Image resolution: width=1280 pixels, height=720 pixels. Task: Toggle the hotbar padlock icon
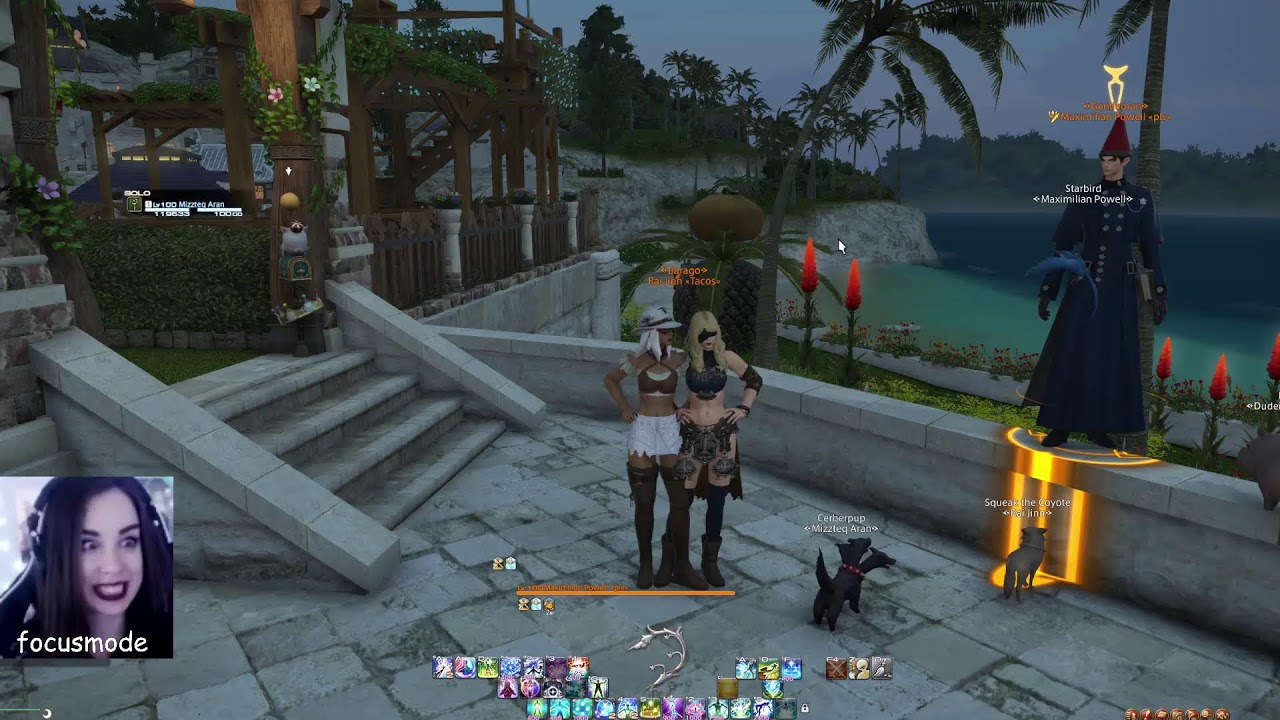point(804,708)
